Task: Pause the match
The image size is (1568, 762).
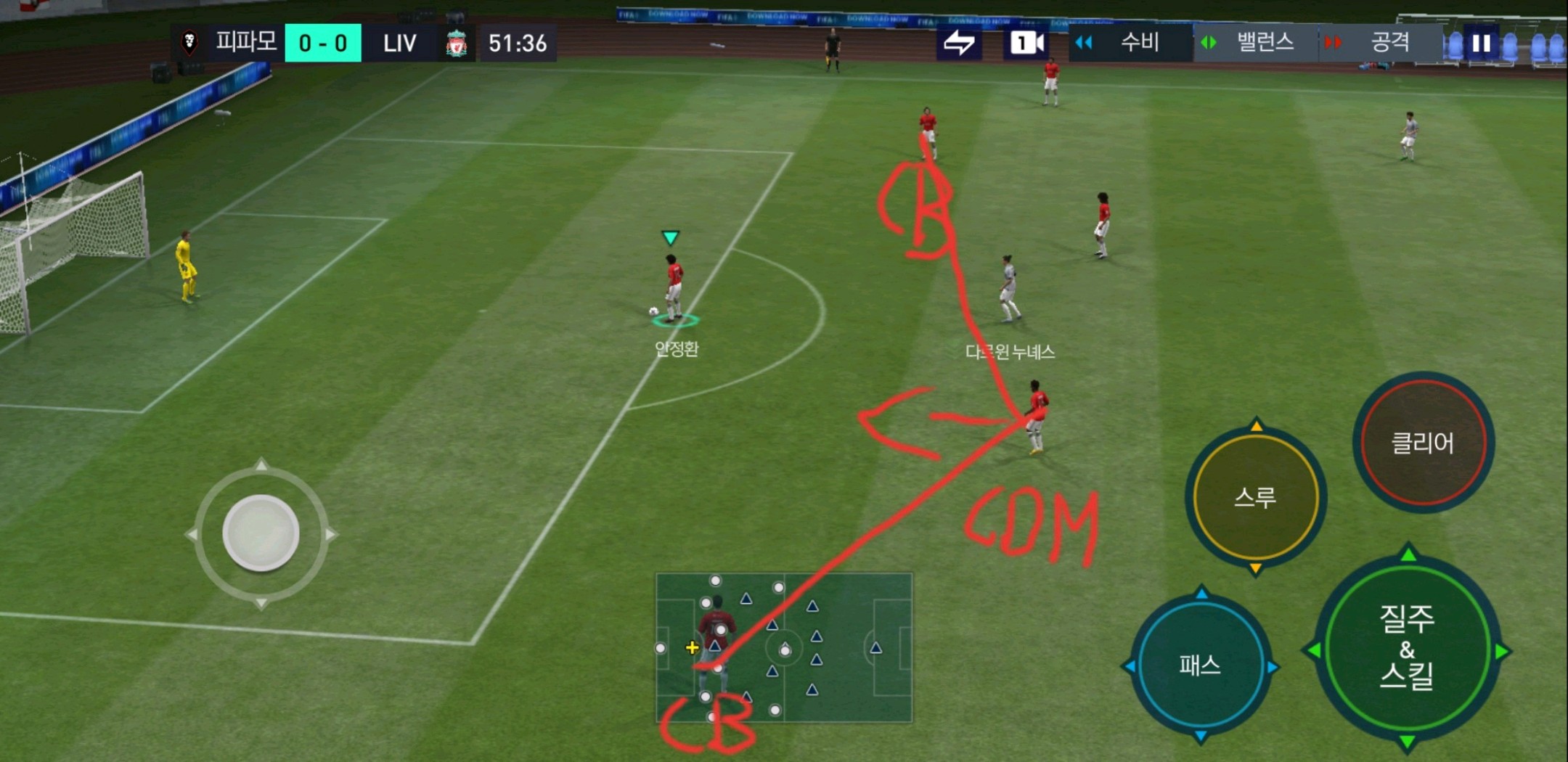Action: pos(1482,44)
